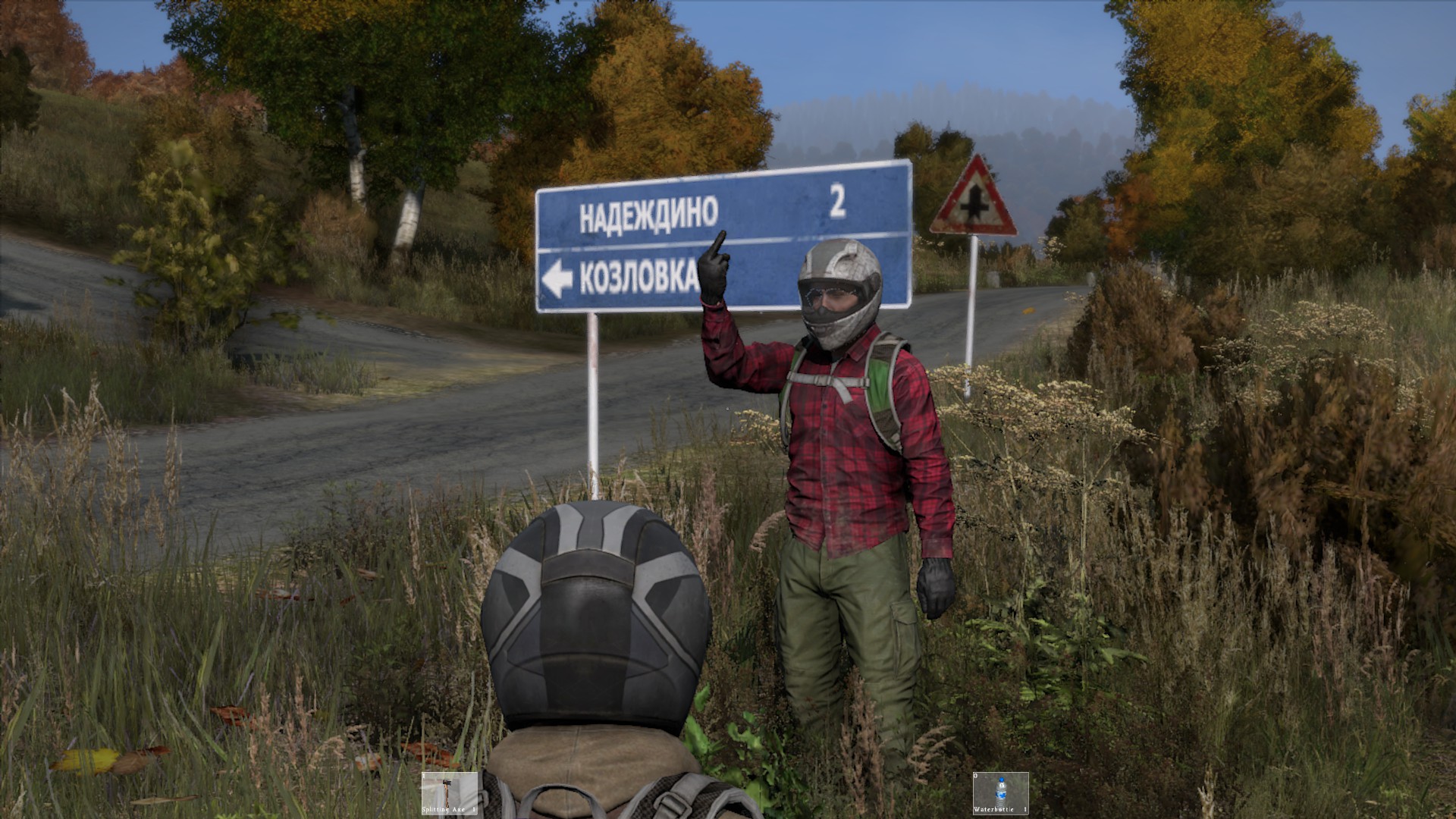Select the Splitting Axe hotbar slot

tap(450, 793)
